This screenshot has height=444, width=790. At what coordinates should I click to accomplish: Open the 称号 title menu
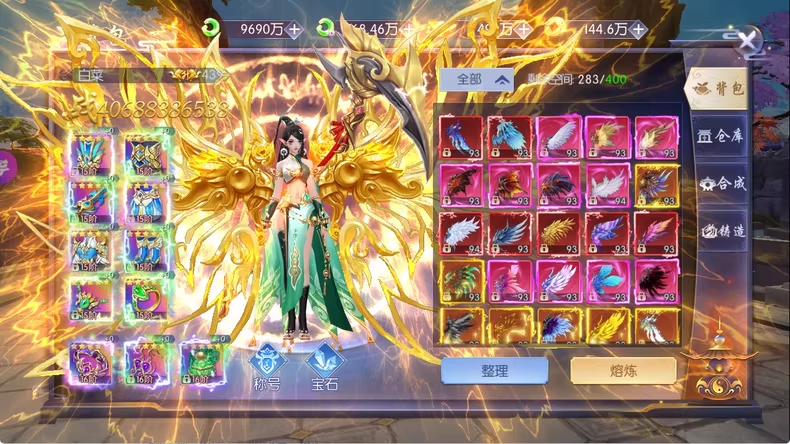click(267, 366)
